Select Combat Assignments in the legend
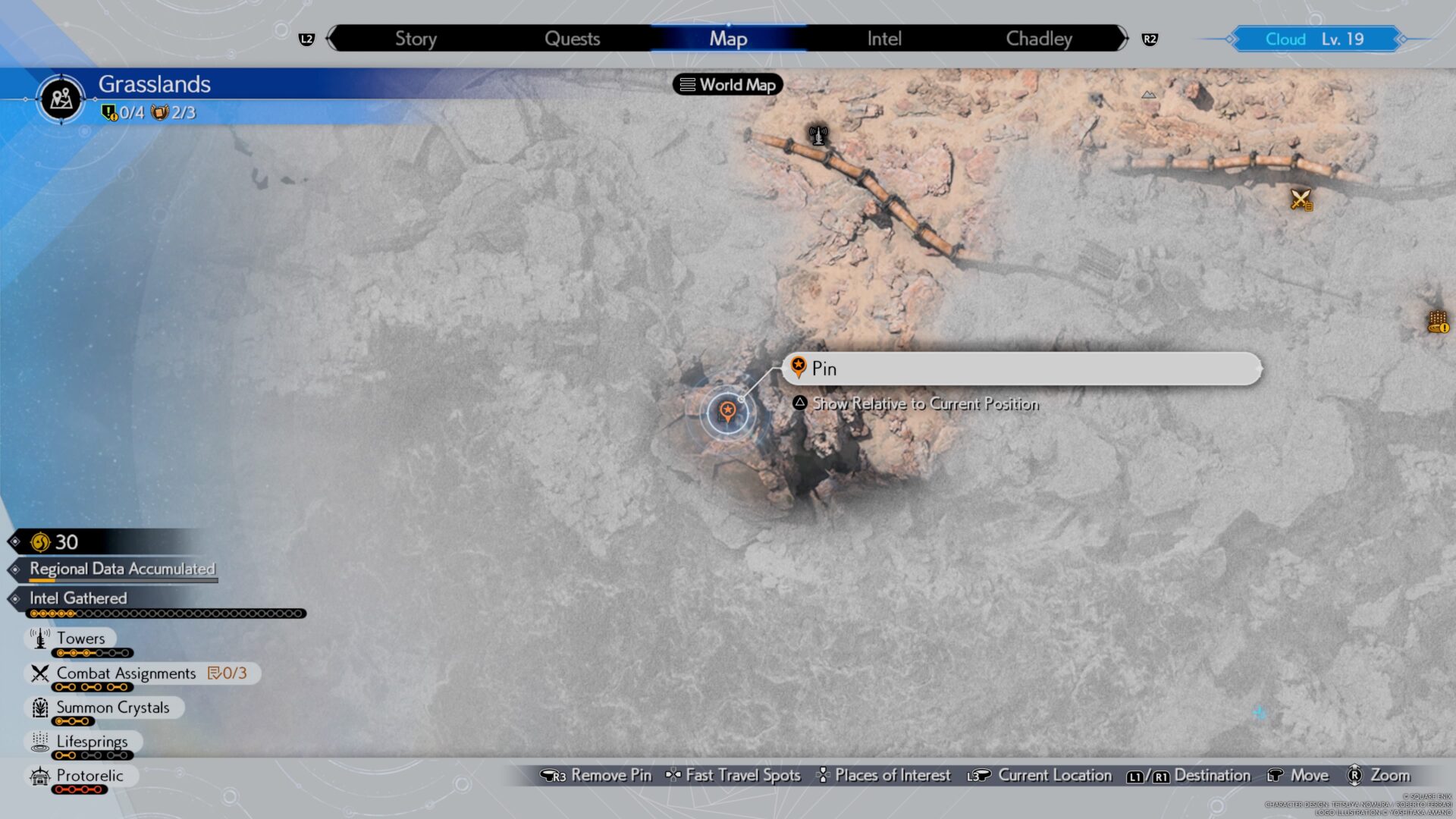1456x819 pixels. [x=126, y=673]
